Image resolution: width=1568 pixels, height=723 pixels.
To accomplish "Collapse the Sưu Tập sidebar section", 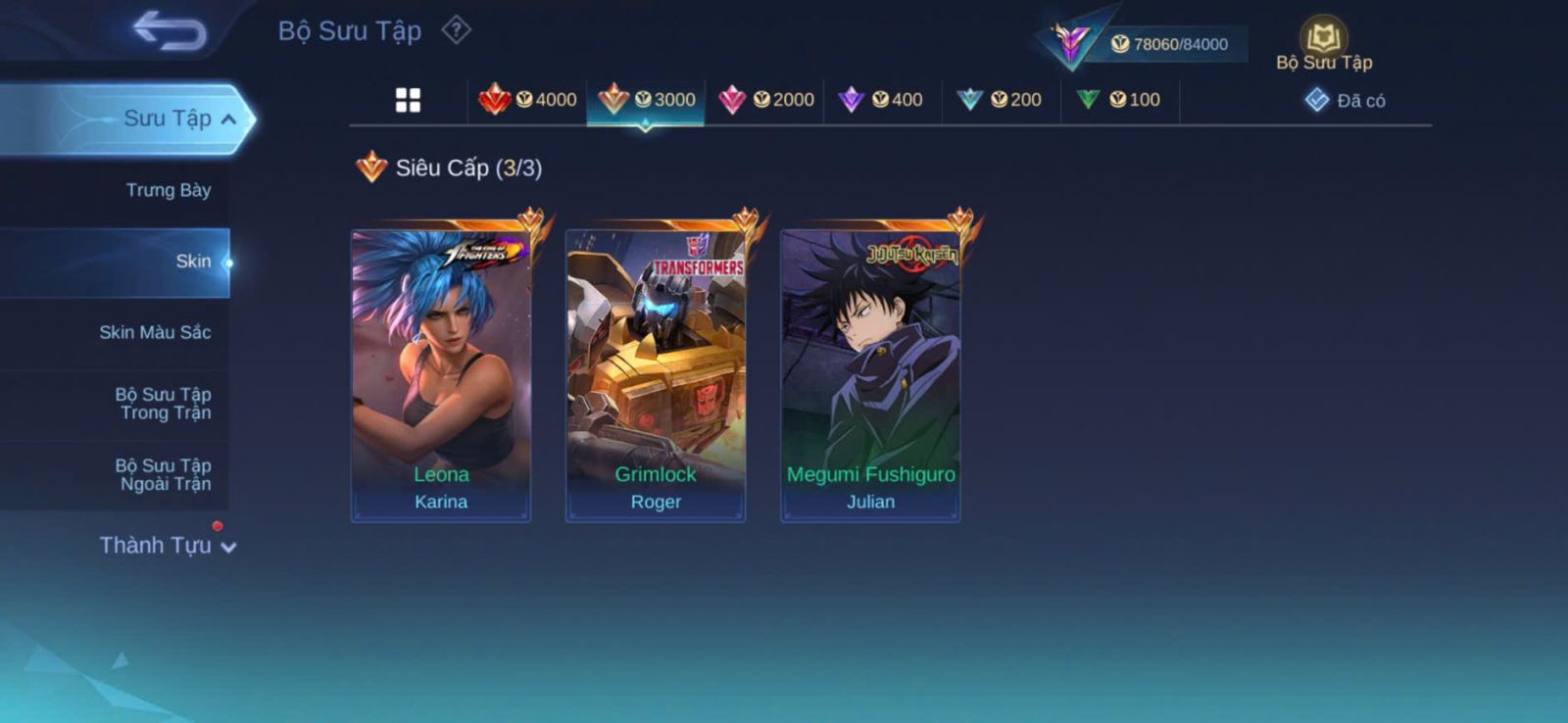I will coord(180,119).
